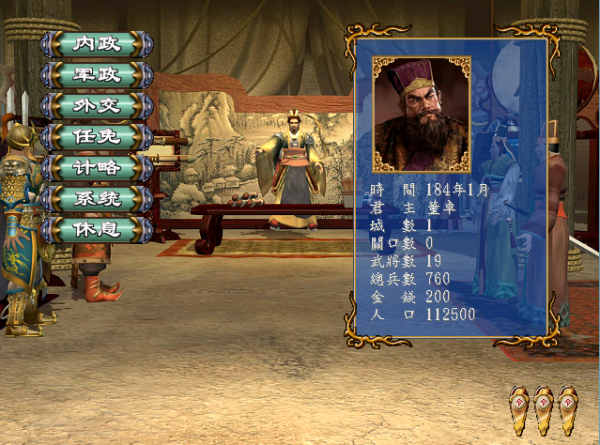Open the 任免 appointments menu
600x445 pixels.
pos(97,137)
